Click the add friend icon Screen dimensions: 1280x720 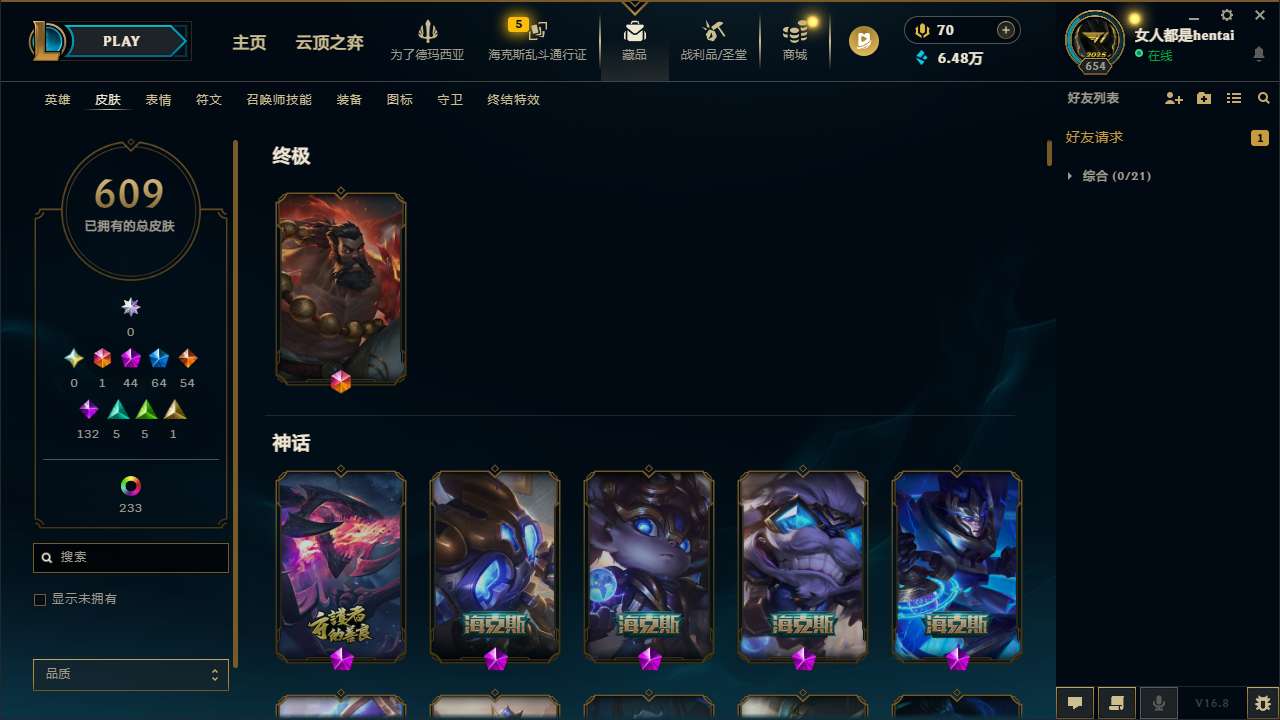[1173, 98]
